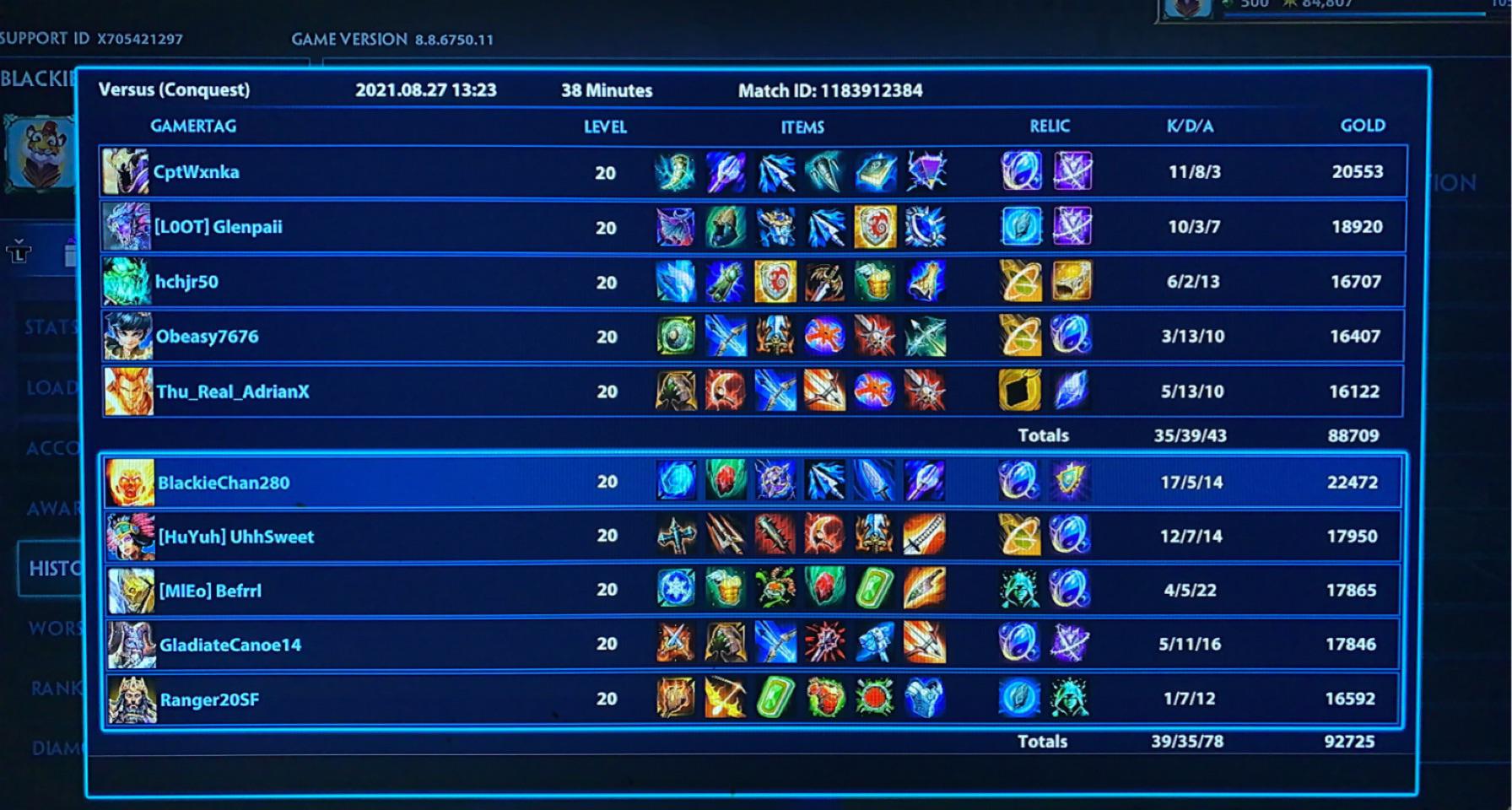Select BlackieChan280's highlighted scoreboard row

point(506,482)
